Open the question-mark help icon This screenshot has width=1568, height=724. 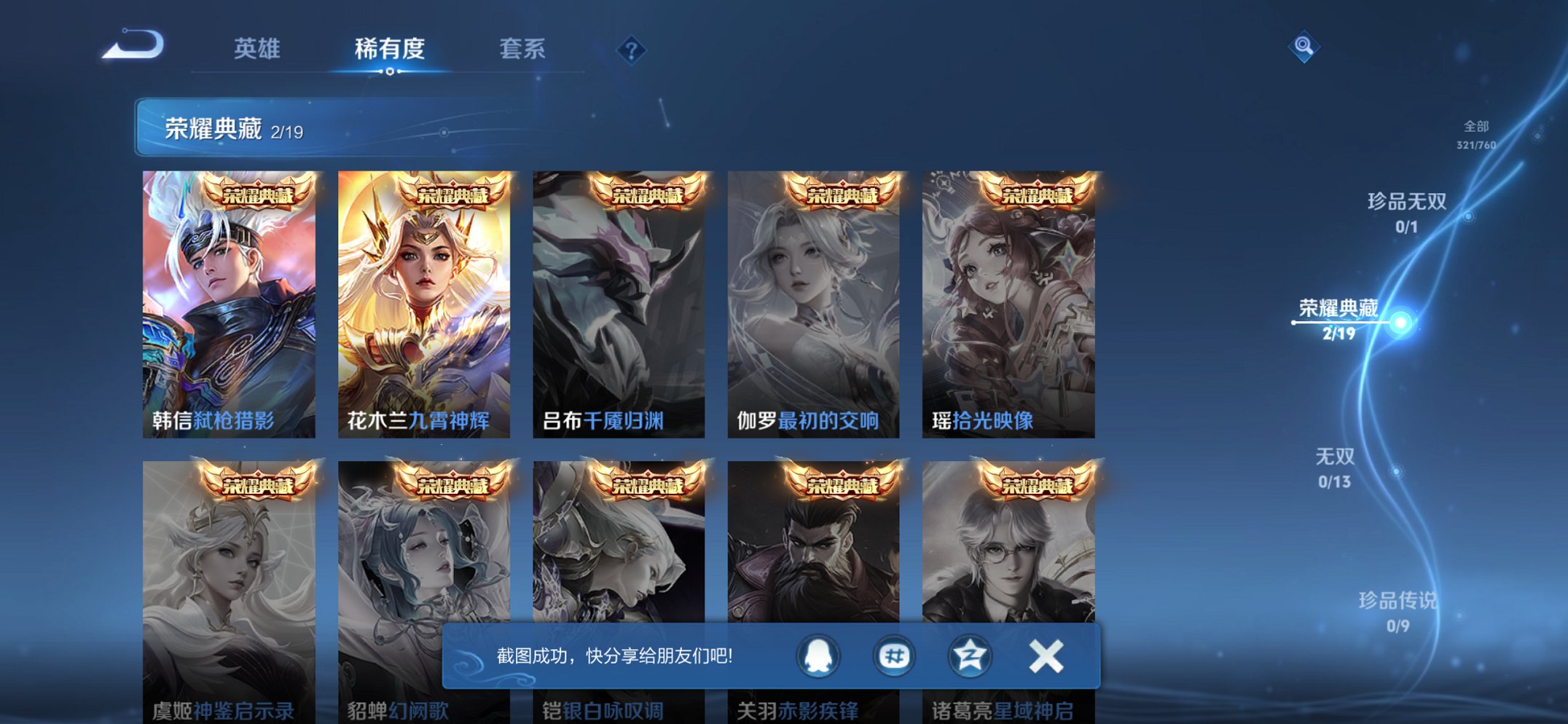tap(632, 49)
